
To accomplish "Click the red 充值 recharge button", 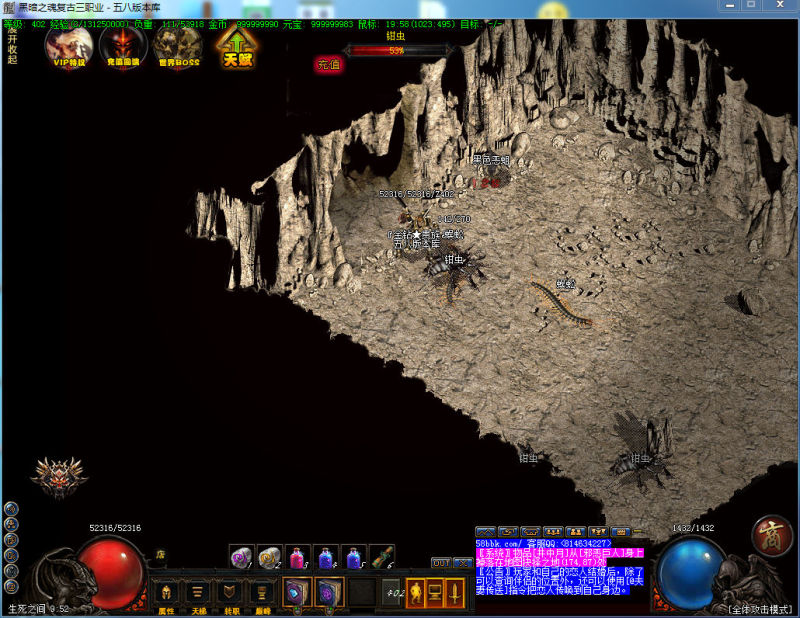I will [328, 64].
